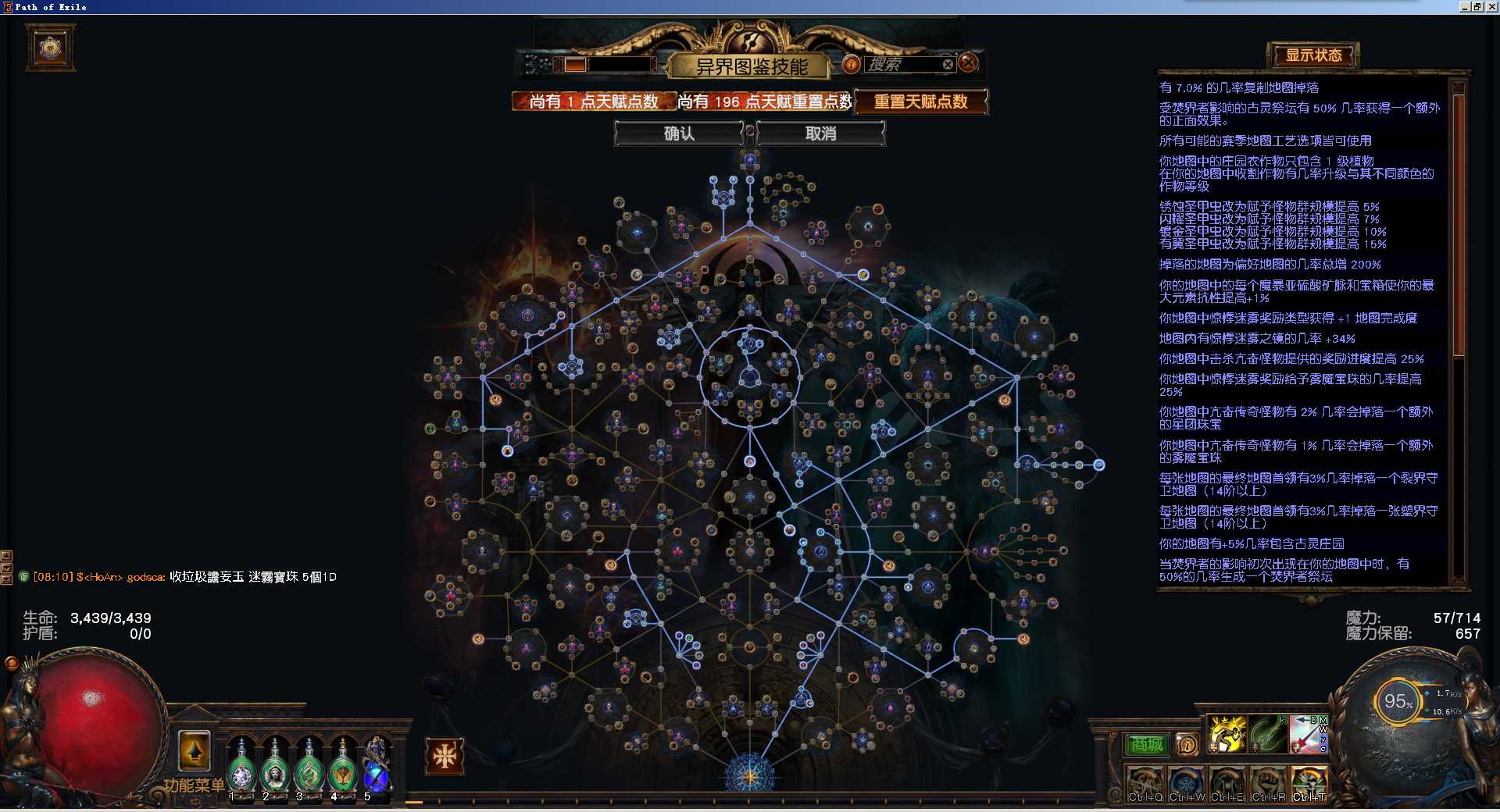The height and width of the screenshot is (812, 1500).
Task: Focus the 搜索 search field
Action: click(x=902, y=65)
